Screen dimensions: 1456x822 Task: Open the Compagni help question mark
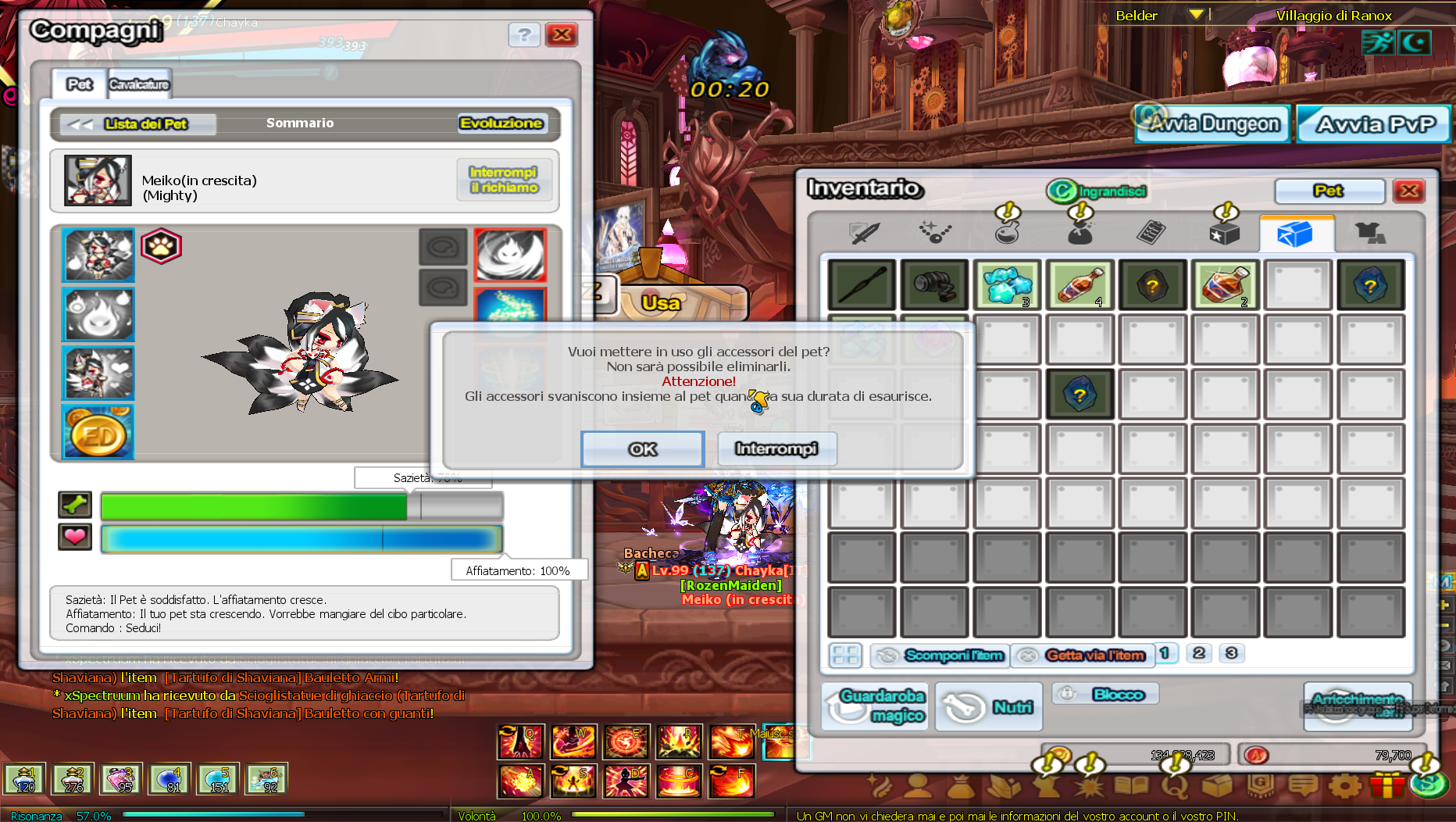tap(524, 35)
